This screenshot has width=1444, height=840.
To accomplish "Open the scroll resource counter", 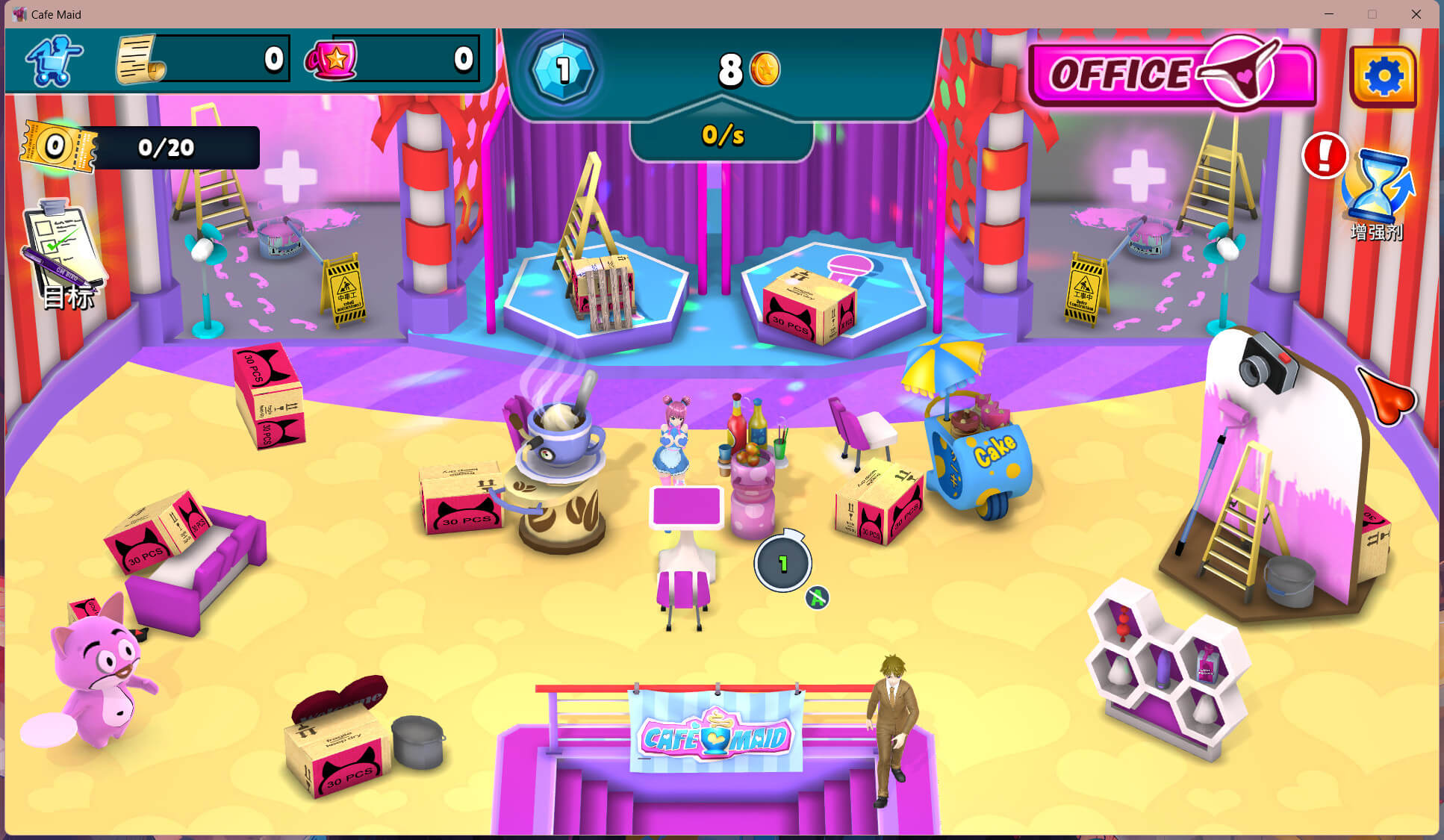I will pyautogui.click(x=202, y=59).
